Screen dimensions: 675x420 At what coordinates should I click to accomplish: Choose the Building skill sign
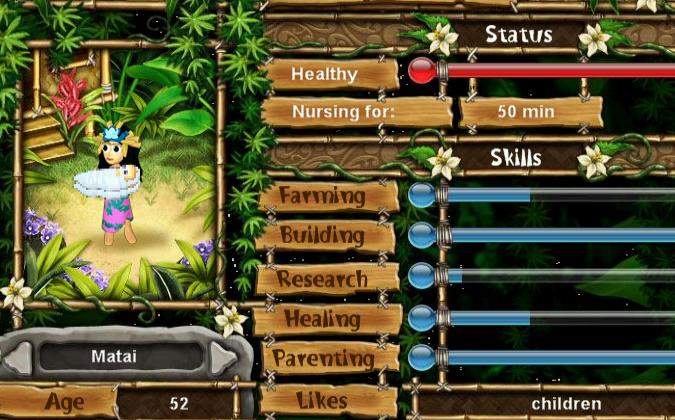coord(324,236)
